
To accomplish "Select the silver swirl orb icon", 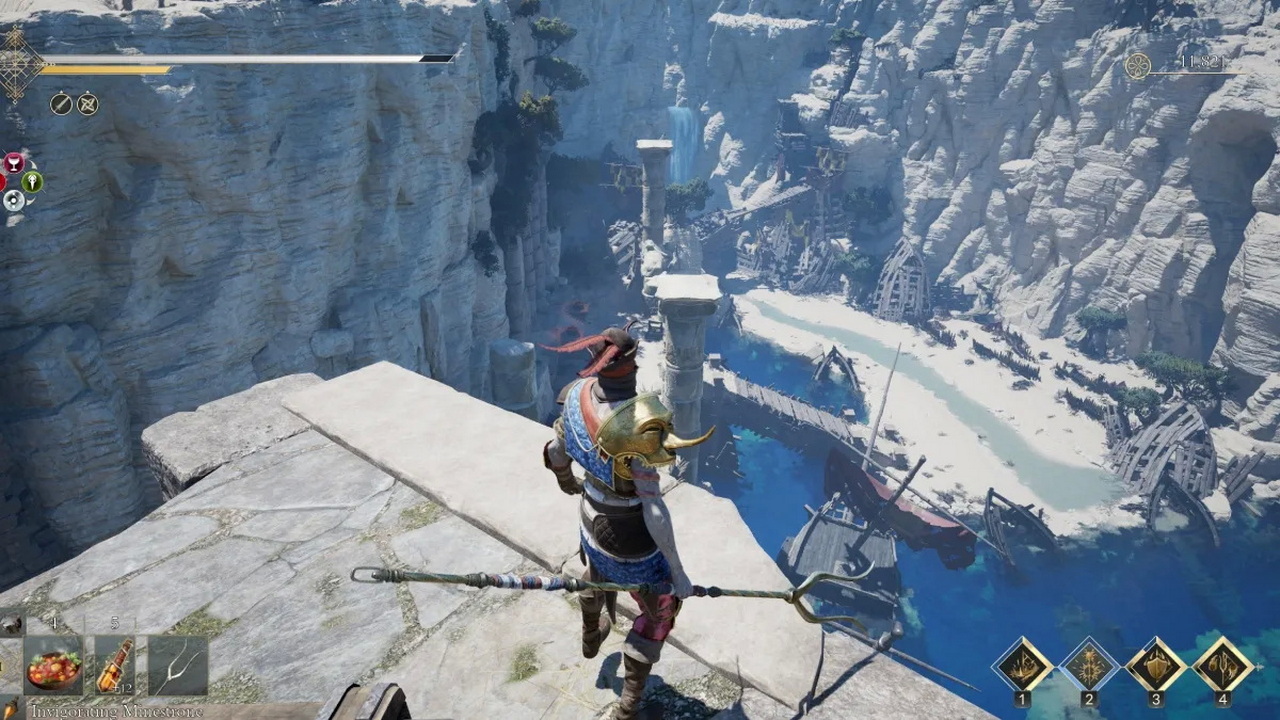I will click(x=13, y=200).
